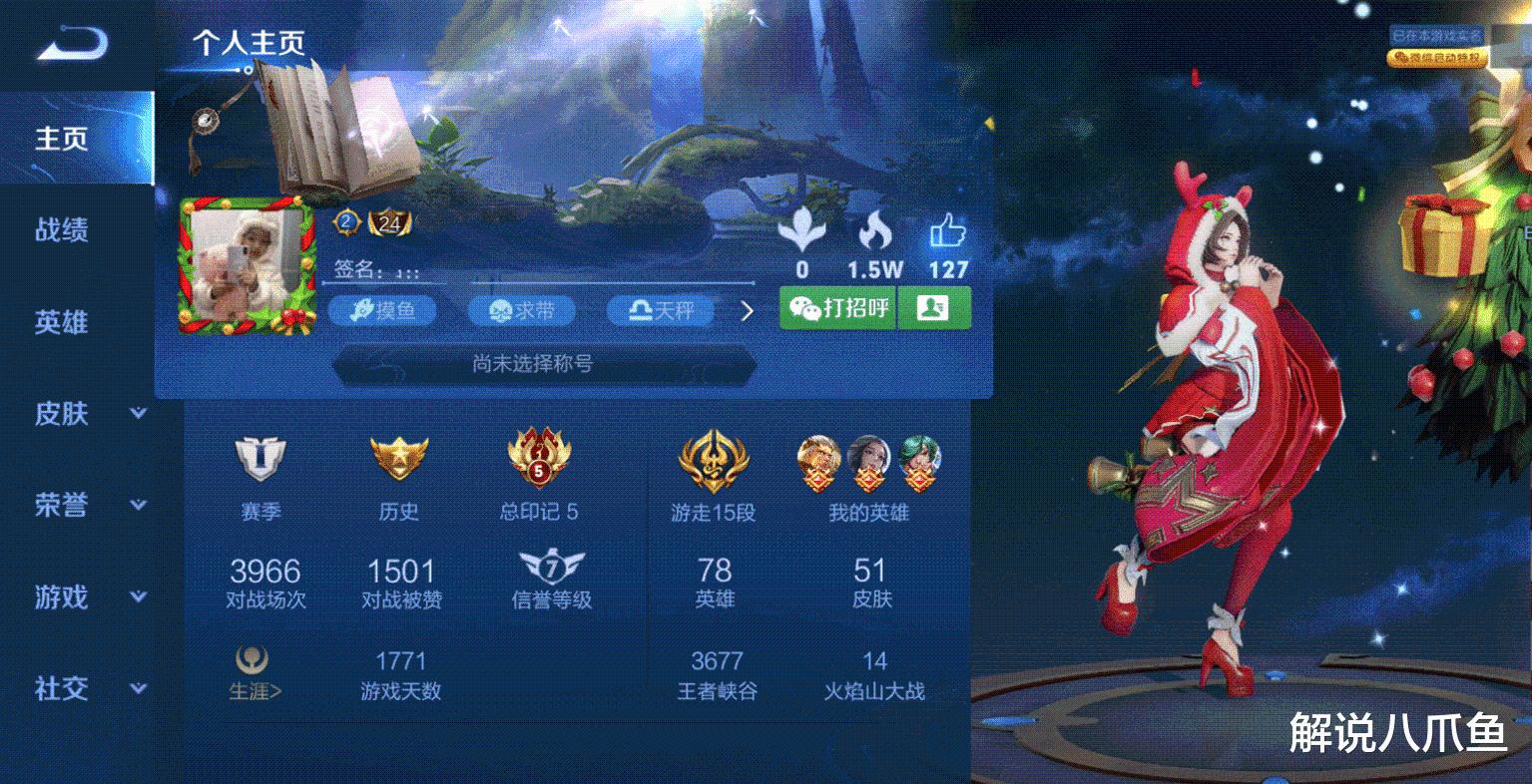Open the green contact card button
Screen dimensions: 1532x784
pos(934,308)
